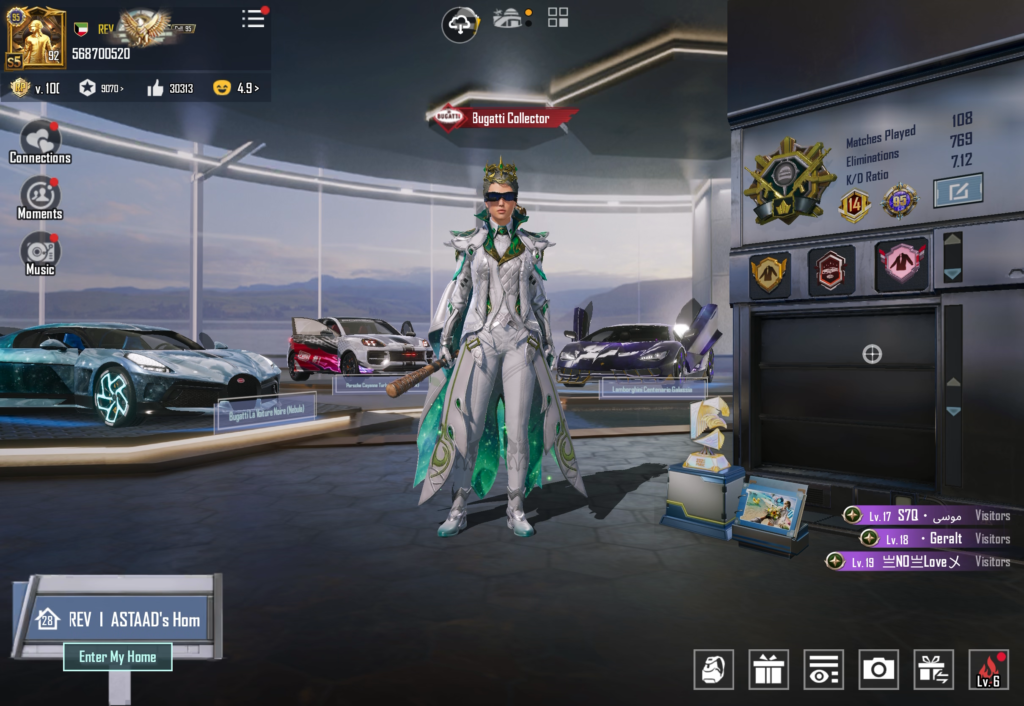Open the gift box icon
The image size is (1024, 706).
point(768,669)
